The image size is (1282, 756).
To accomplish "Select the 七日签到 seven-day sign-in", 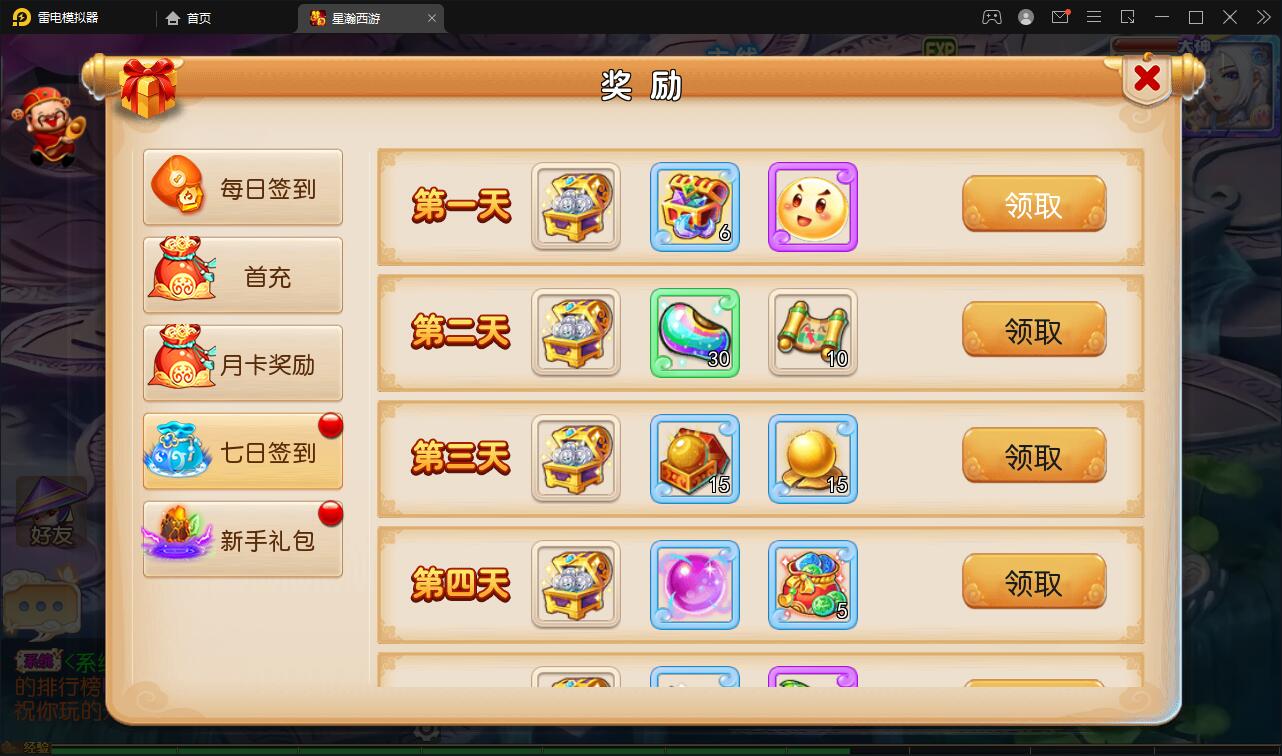I will 242,451.
